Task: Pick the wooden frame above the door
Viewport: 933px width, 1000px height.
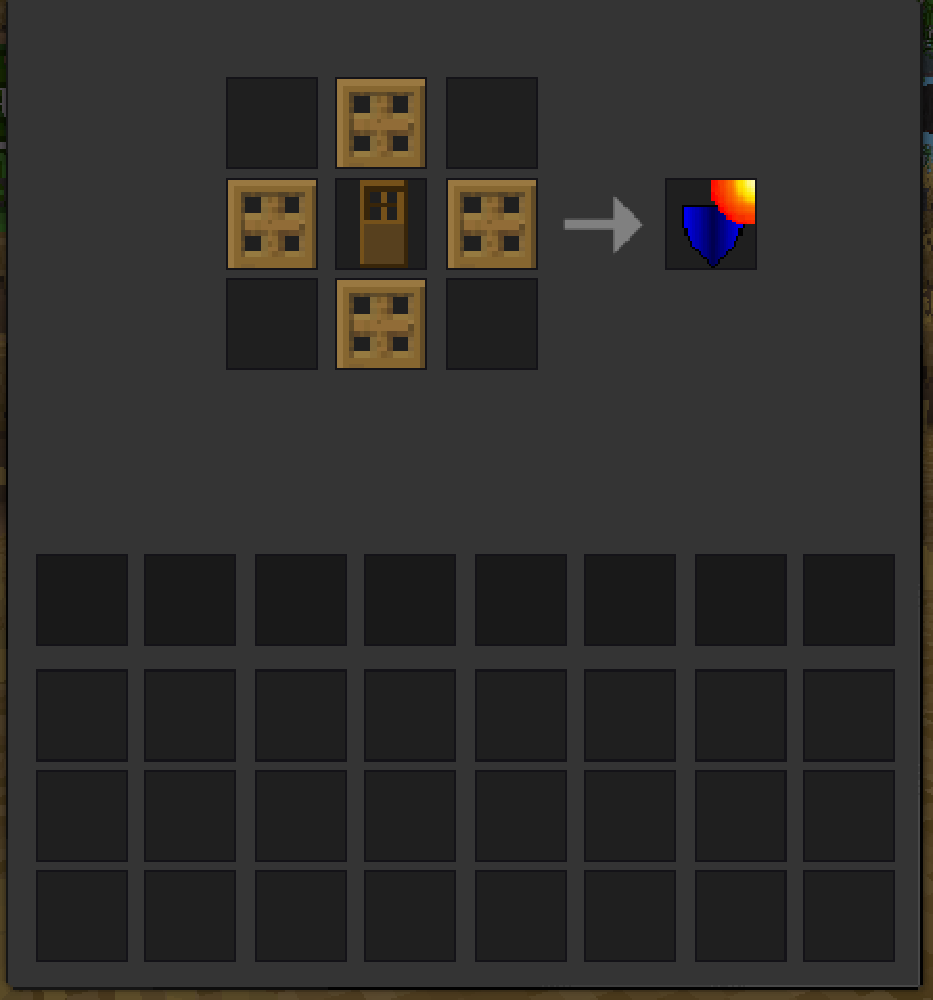Action: 382,123
